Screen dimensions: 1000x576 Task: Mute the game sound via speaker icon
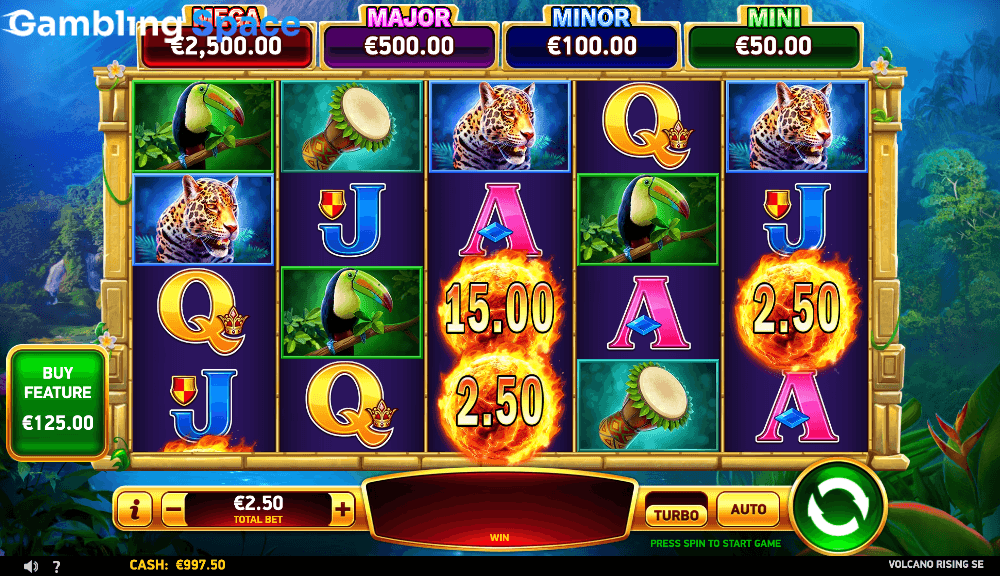[x=30, y=566]
